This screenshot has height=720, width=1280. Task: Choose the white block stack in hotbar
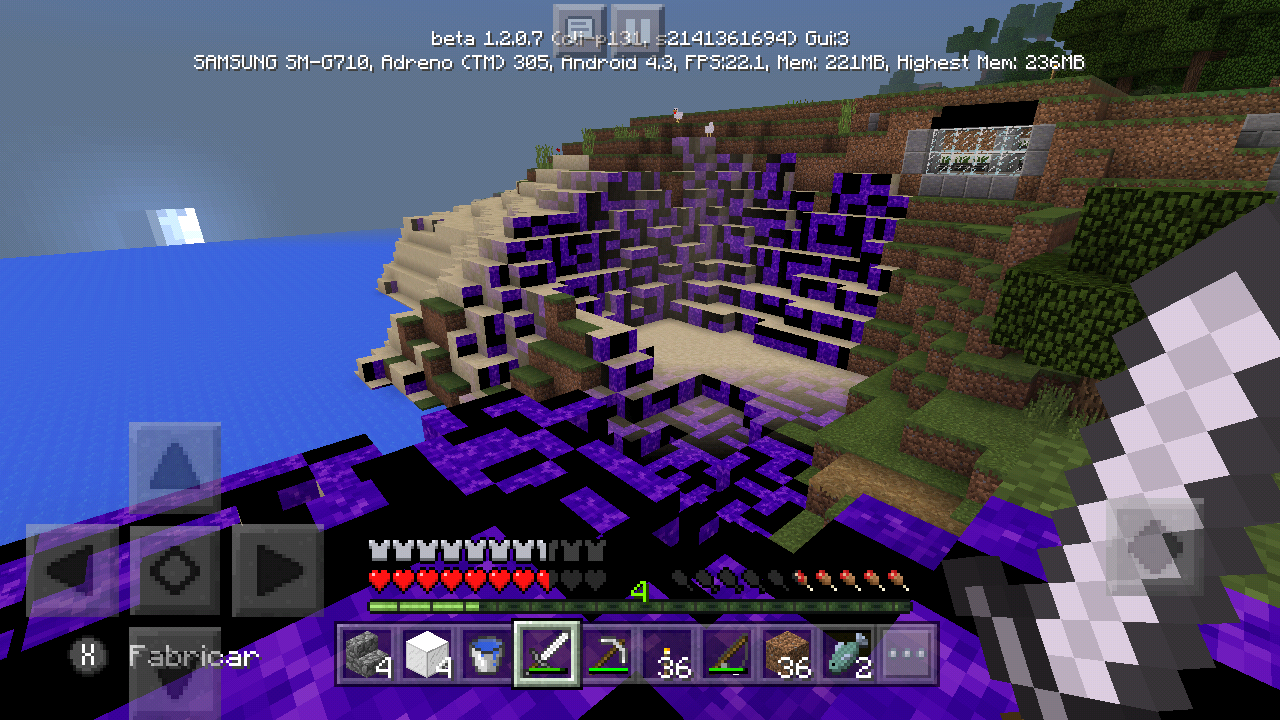(427, 656)
